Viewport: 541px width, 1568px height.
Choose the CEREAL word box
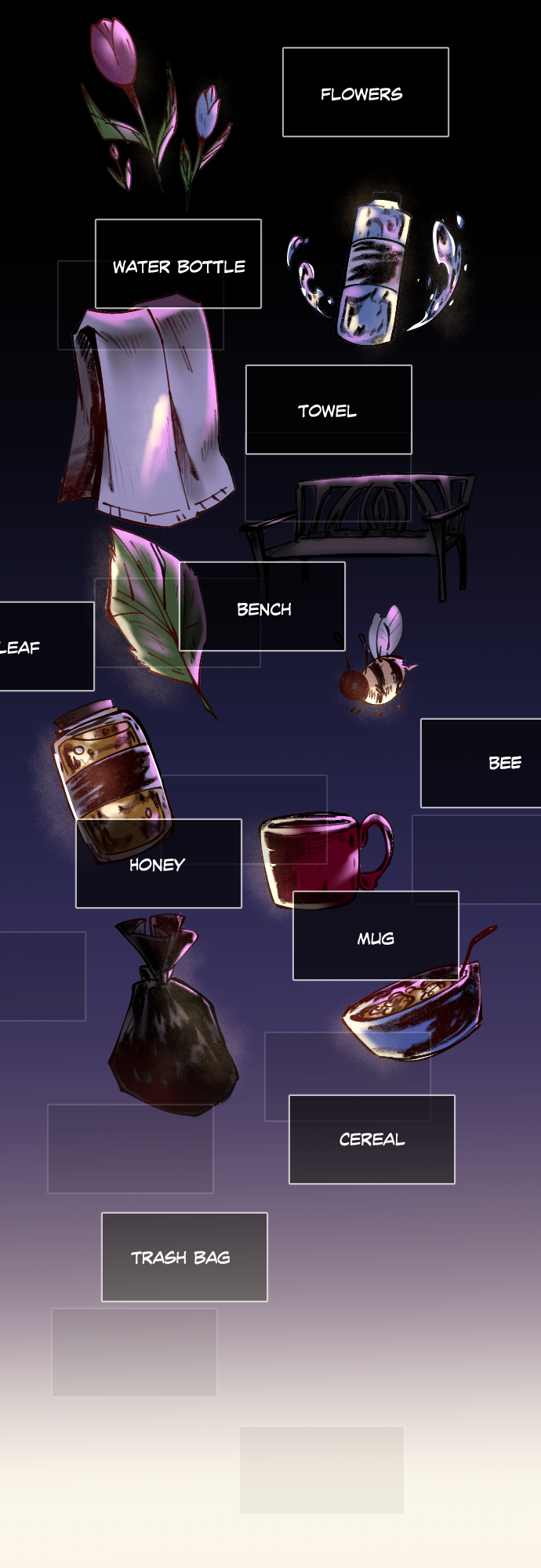coord(372,1139)
